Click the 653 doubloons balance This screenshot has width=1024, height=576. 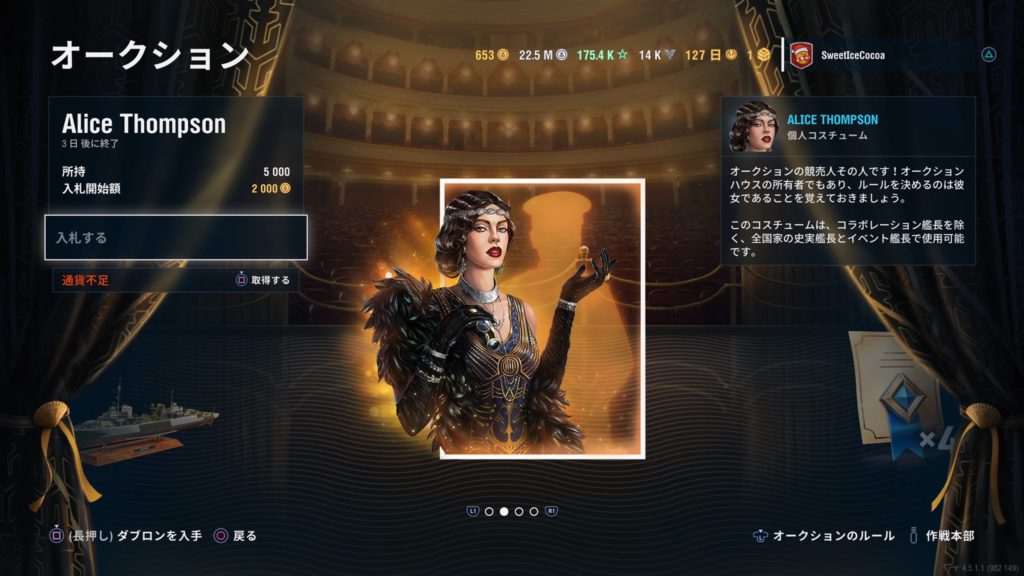[x=491, y=55]
